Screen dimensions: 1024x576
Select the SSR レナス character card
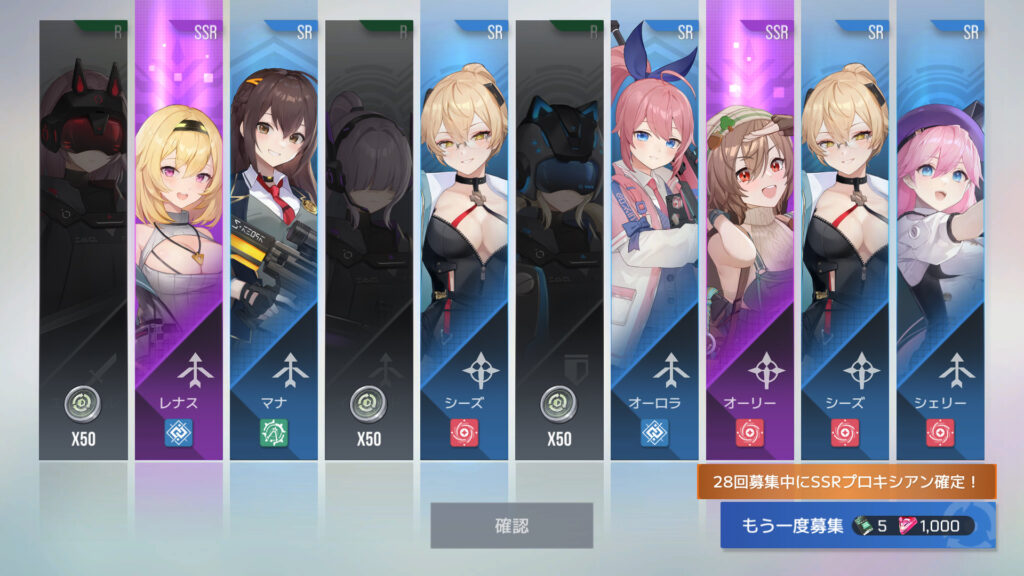[179, 240]
